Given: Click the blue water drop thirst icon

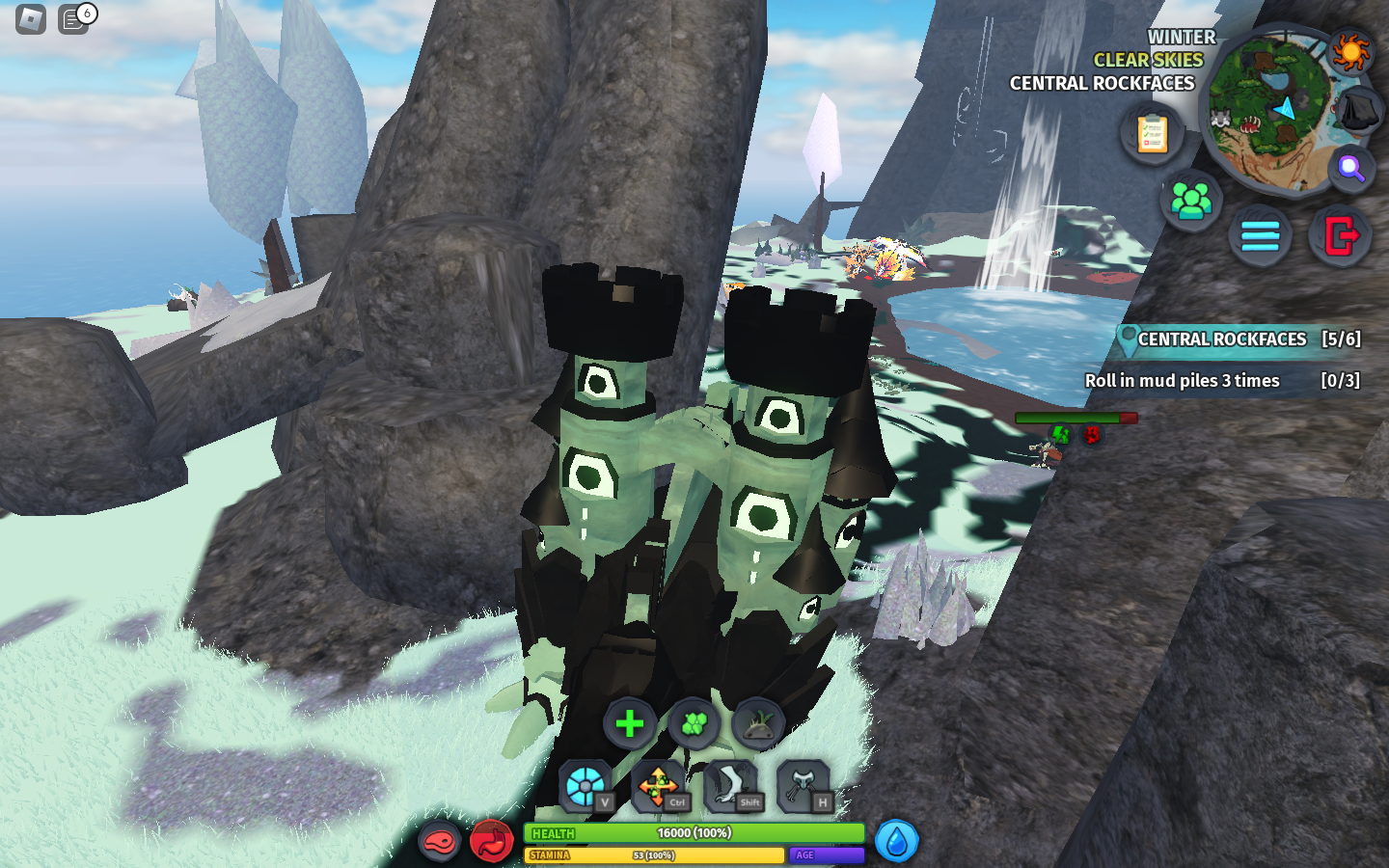Looking at the screenshot, I should tap(896, 842).
